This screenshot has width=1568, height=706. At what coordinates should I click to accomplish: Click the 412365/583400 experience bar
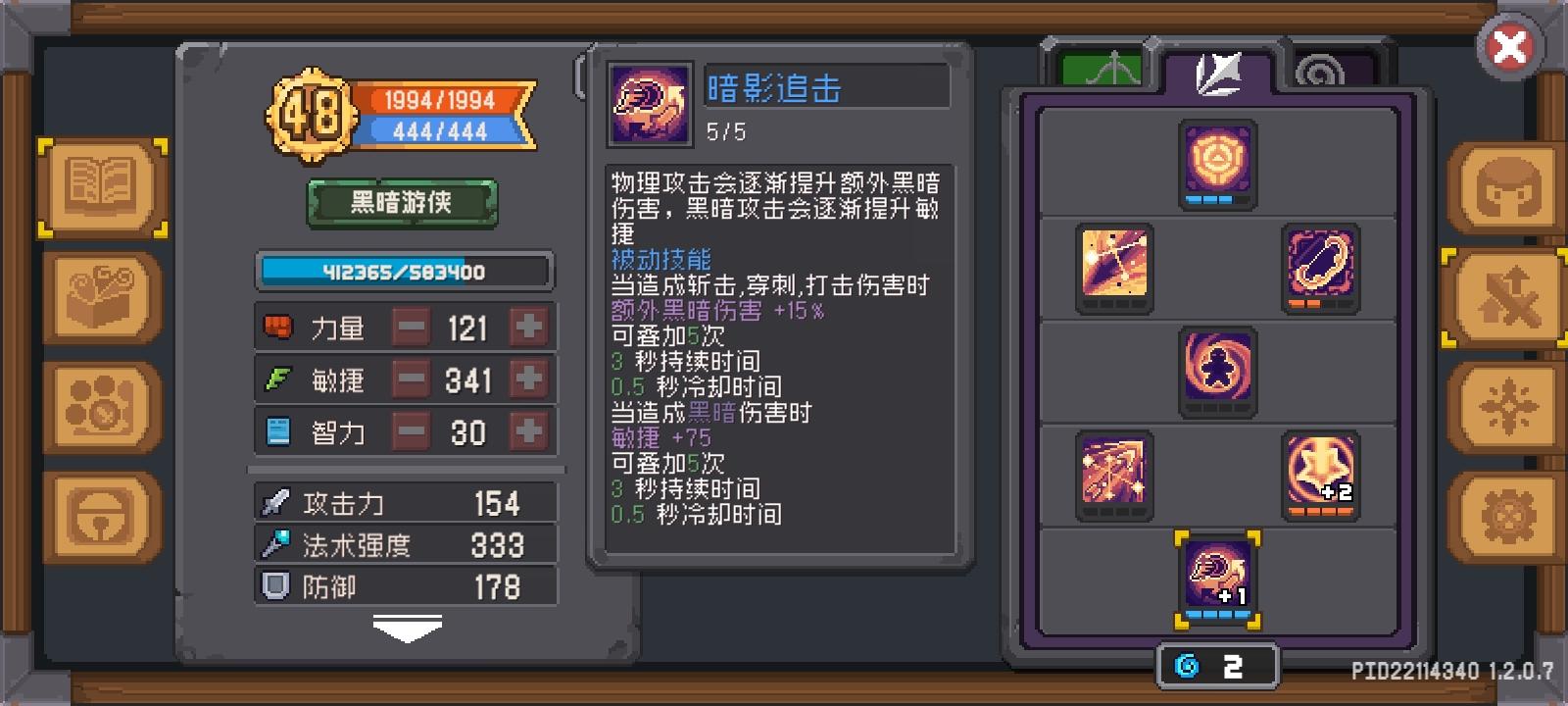[403, 272]
